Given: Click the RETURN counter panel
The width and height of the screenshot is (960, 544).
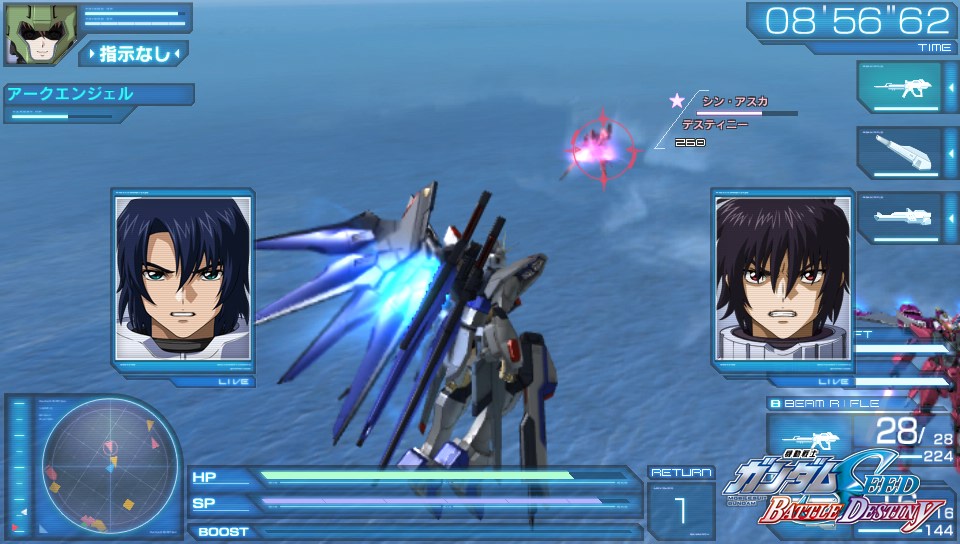Looking at the screenshot, I should coord(681,501).
